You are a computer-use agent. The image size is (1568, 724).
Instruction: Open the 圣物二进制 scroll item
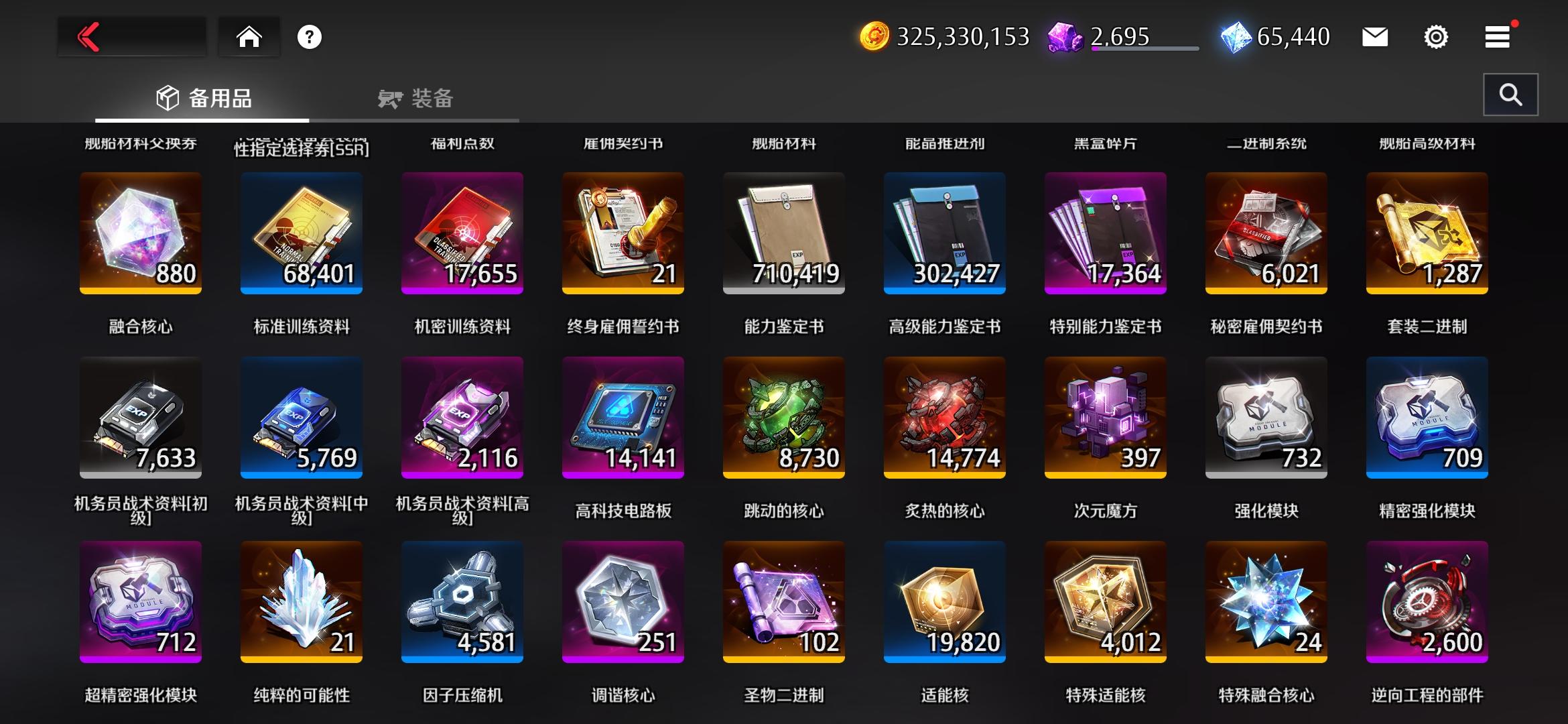pos(784,601)
